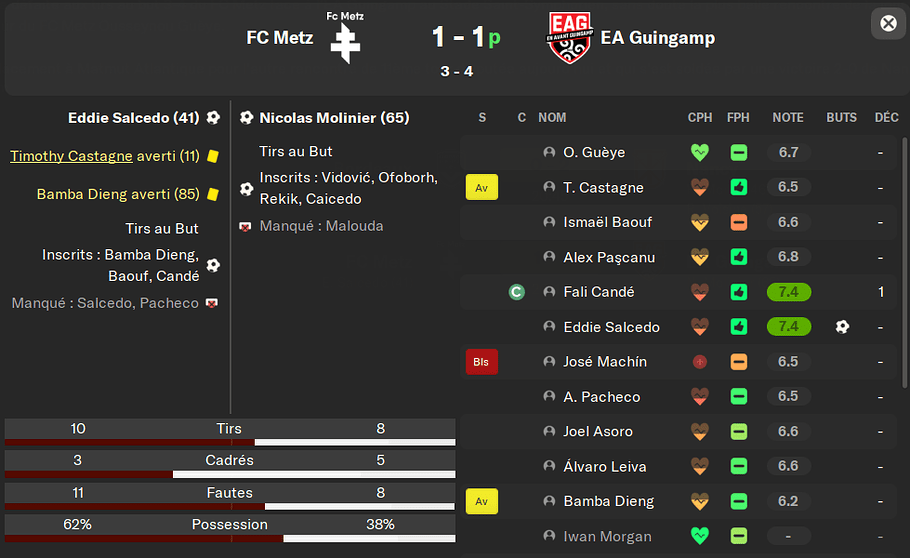Screen dimensions: 910x558
Task: Open O. Guèye player row
Action: tap(594, 153)
